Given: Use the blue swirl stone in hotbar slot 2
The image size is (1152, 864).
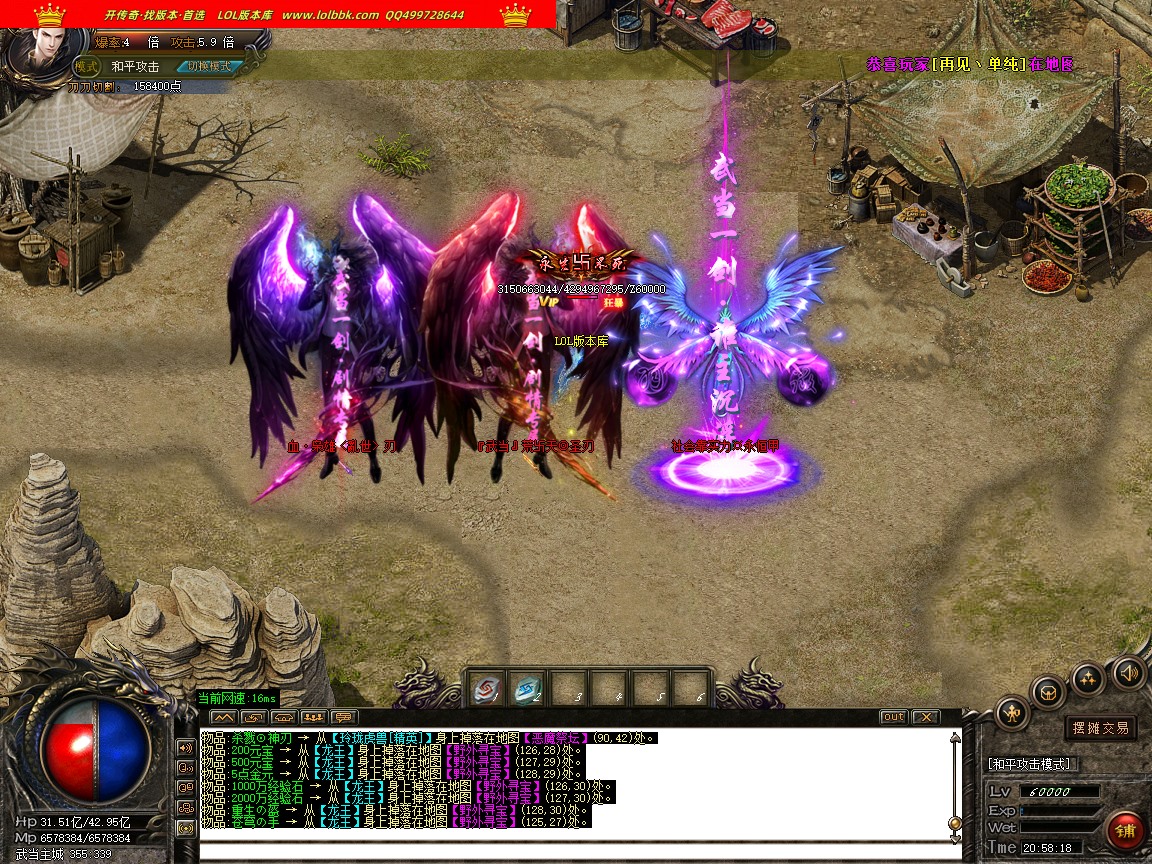Looking at the screenshot, I should click(526, 689).
